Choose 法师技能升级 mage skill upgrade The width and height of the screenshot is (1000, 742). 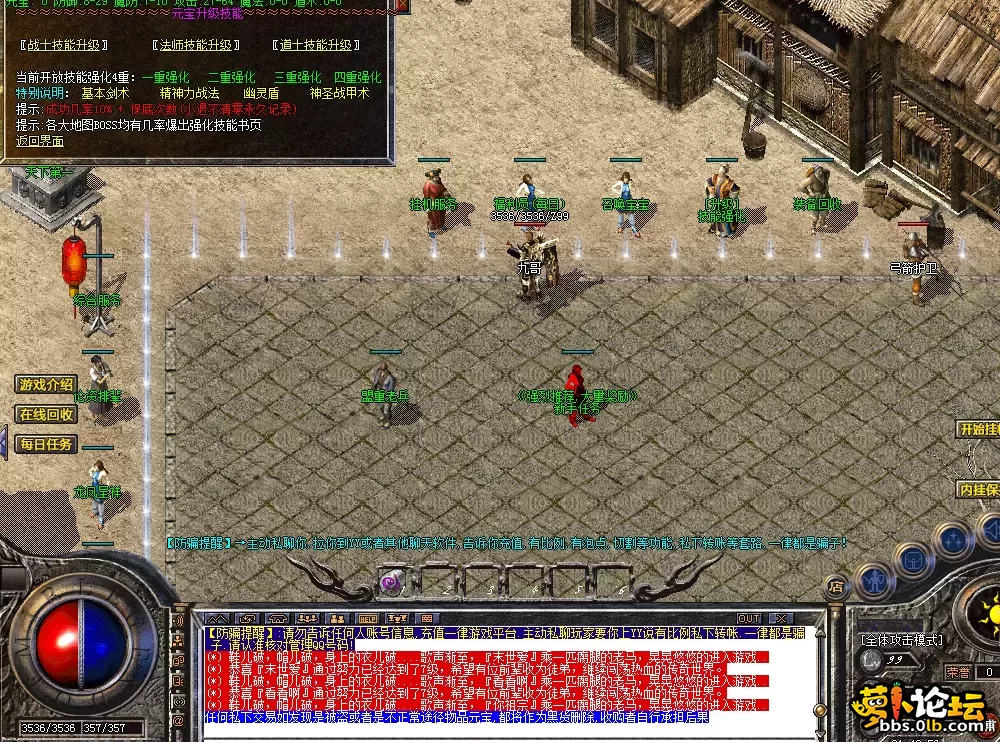tap(196, 46)
